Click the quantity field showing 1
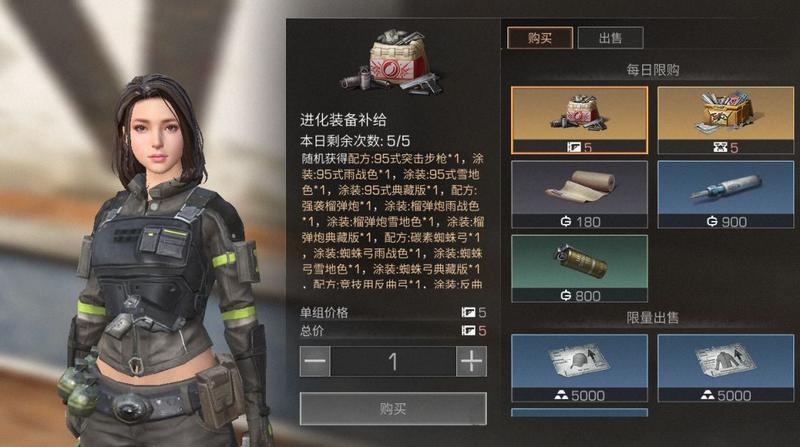 click(x=393, y=361)
